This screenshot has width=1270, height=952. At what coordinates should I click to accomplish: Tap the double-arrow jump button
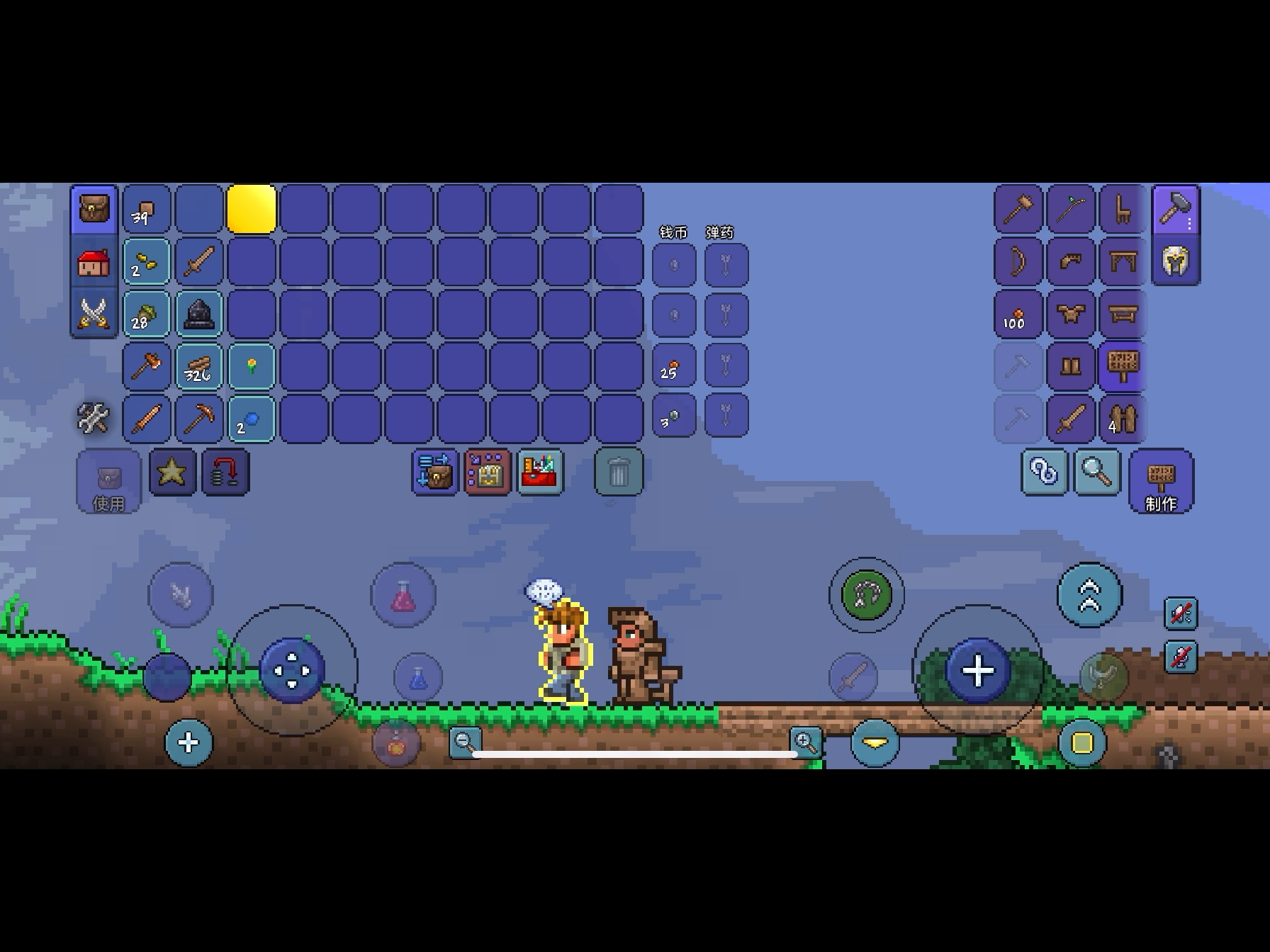1089,595
